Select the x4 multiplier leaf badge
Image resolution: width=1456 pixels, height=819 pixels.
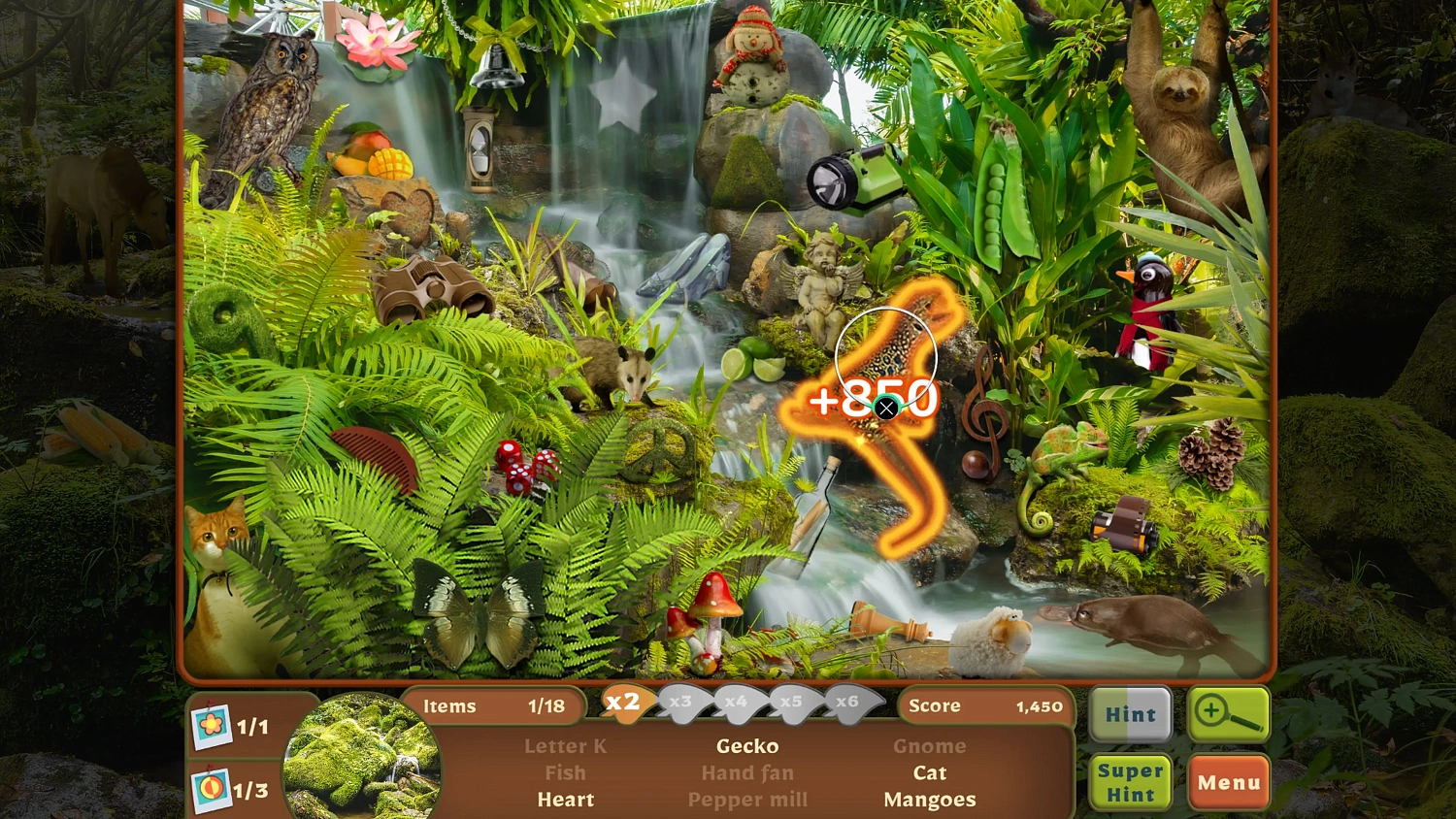pyautogui.click(x=738, y=704)
